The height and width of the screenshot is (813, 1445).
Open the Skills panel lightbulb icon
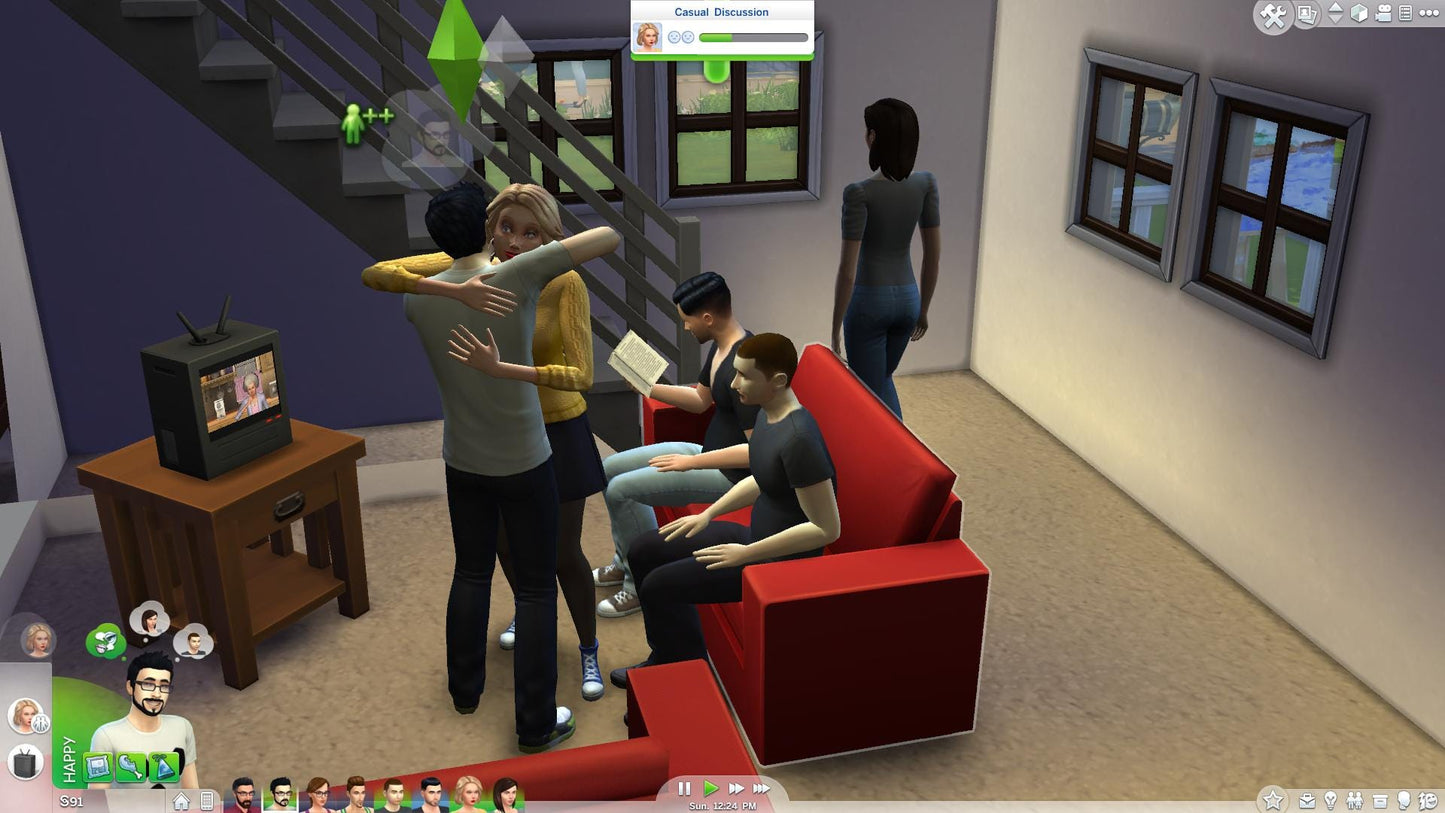click(x=1331, y=800)
